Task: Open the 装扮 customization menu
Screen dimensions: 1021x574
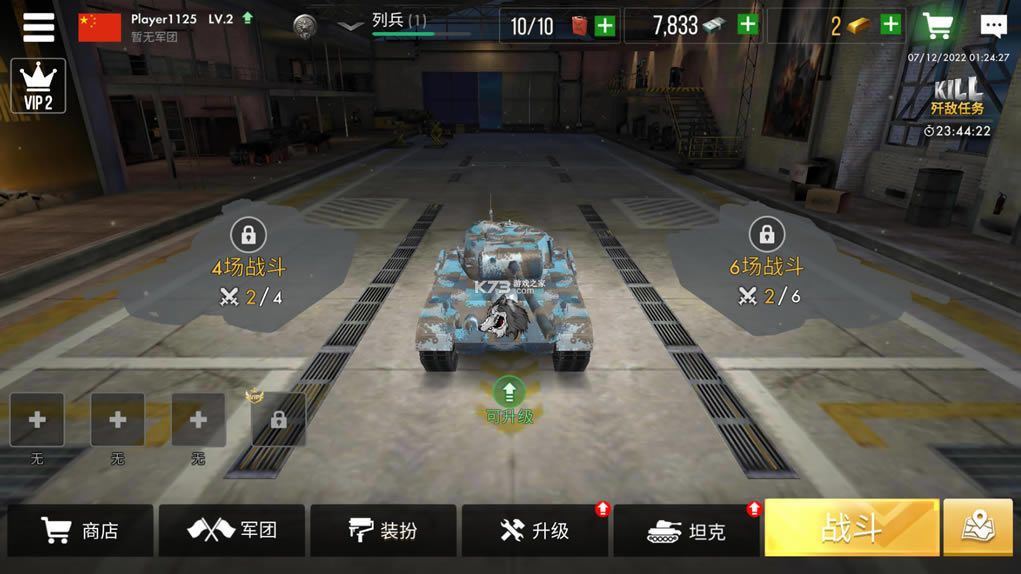Action: point(383,530)
